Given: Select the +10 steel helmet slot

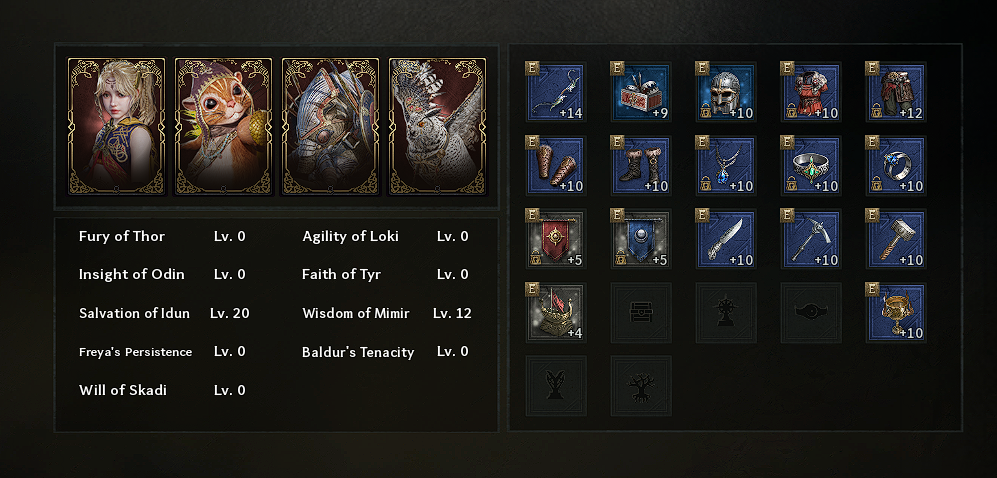Looking at the screenshot, I should click(726, 92).
